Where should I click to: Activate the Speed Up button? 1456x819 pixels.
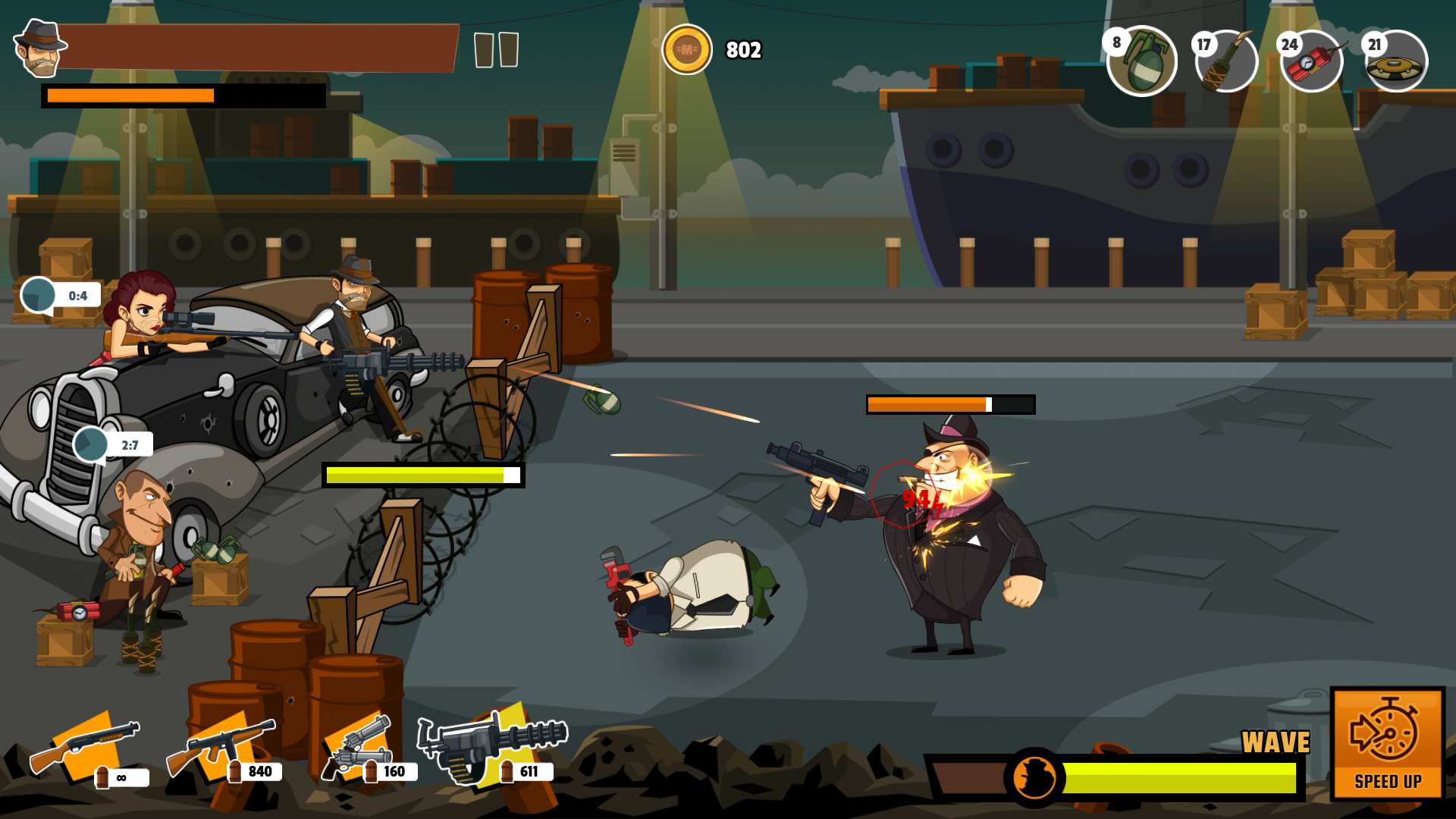pos(1388,743)
